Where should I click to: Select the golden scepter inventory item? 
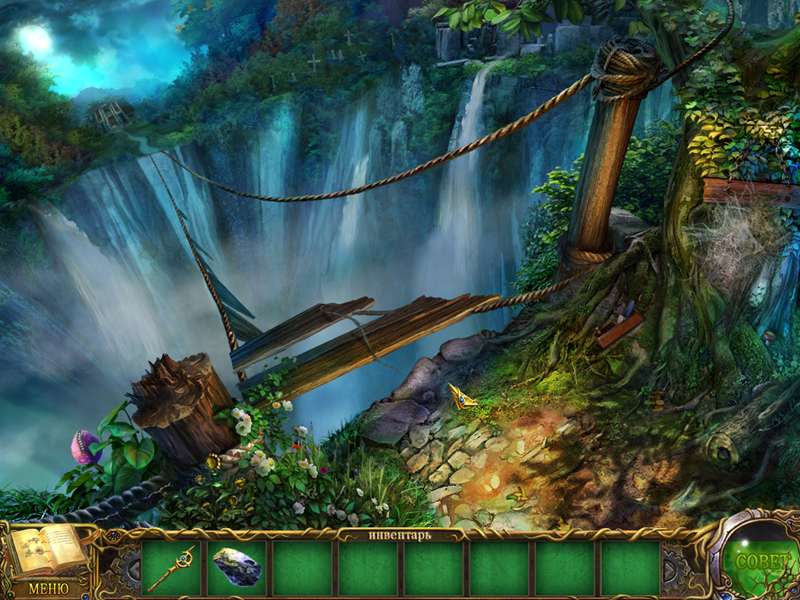click(x=171, y=568)
